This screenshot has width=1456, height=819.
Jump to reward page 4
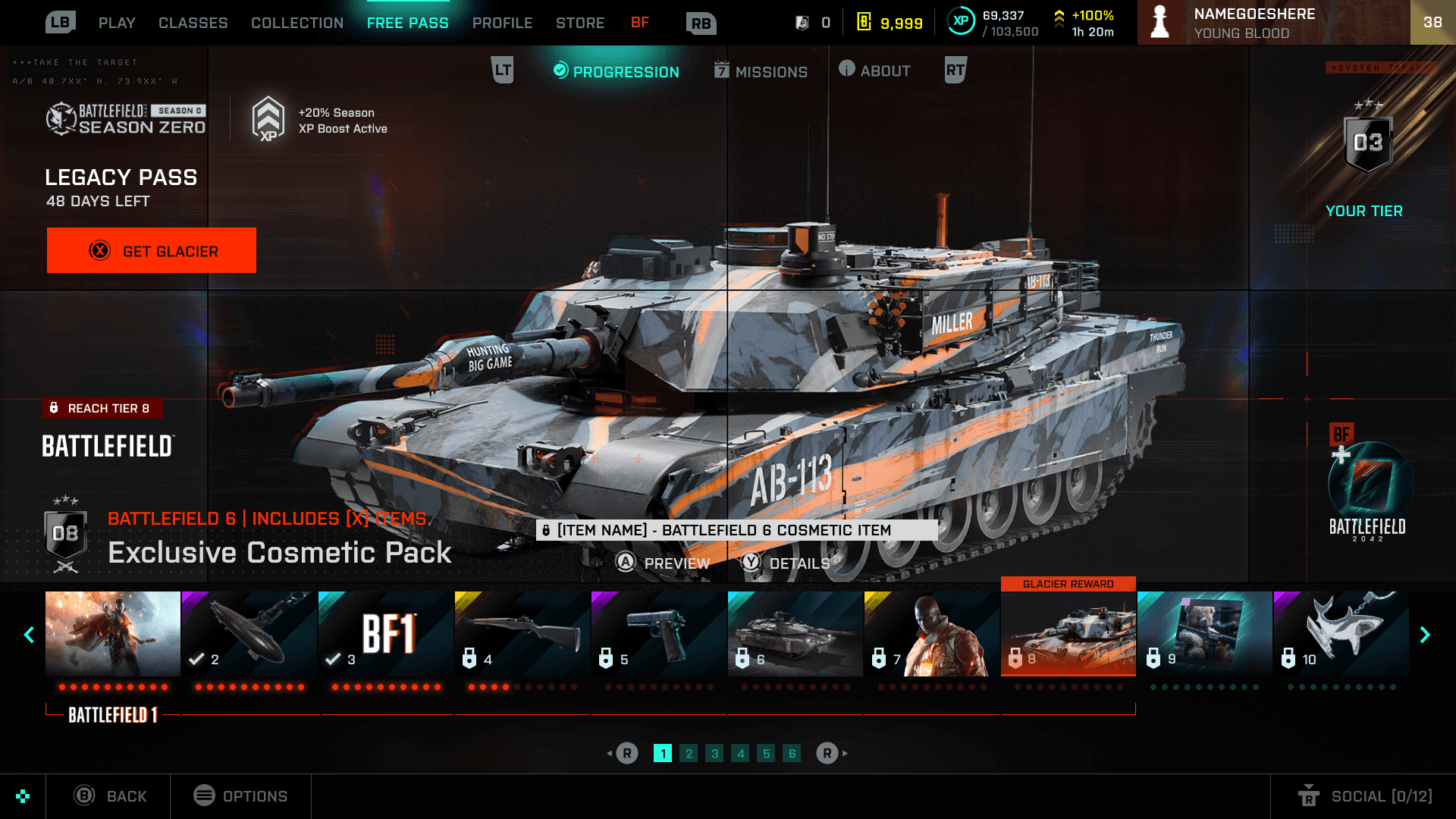pos(740,753)
